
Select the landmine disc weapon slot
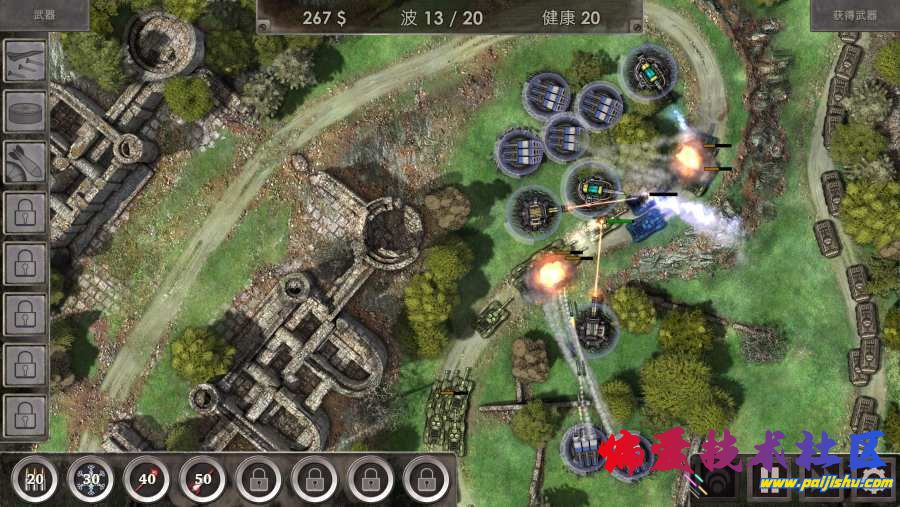tap(25, 112)
